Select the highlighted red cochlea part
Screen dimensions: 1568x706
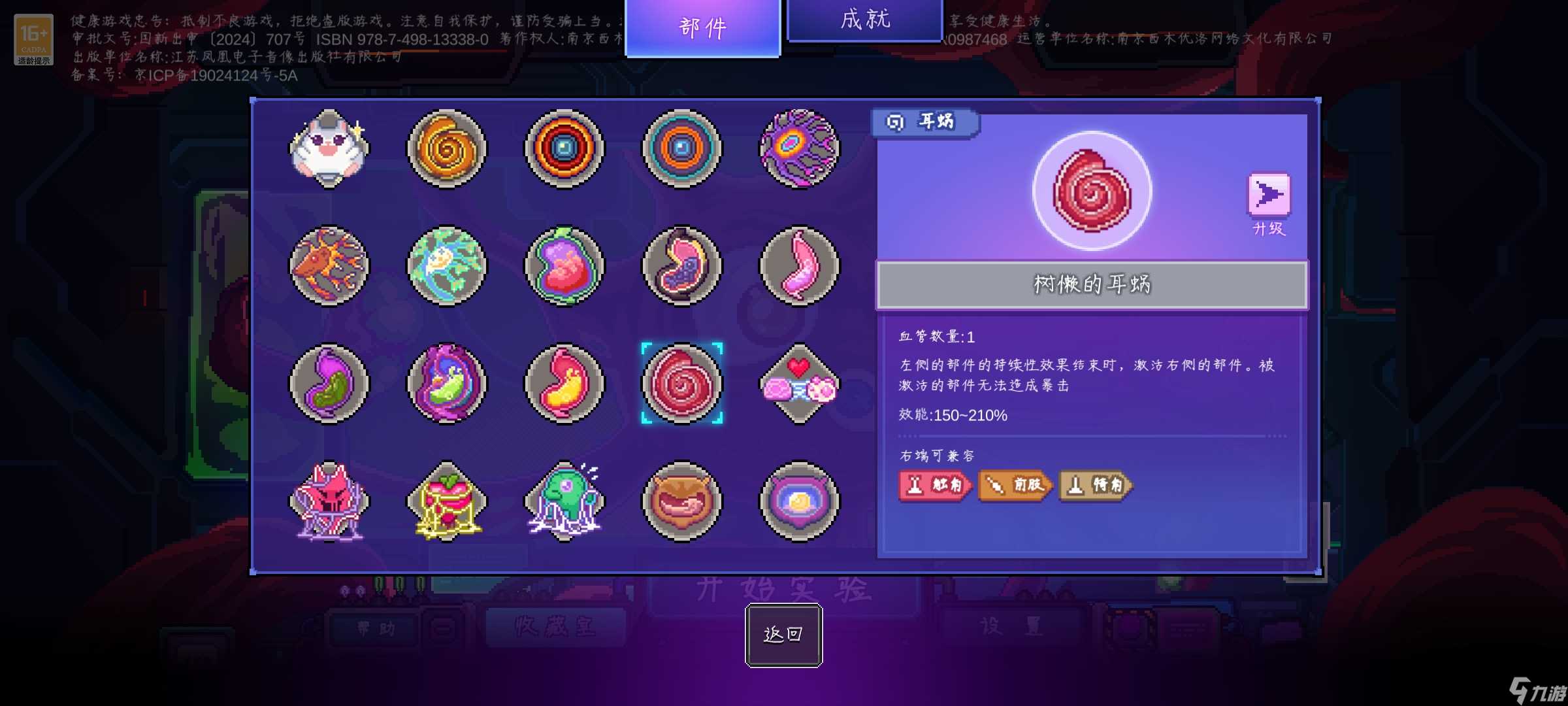(x=682, y=384)
